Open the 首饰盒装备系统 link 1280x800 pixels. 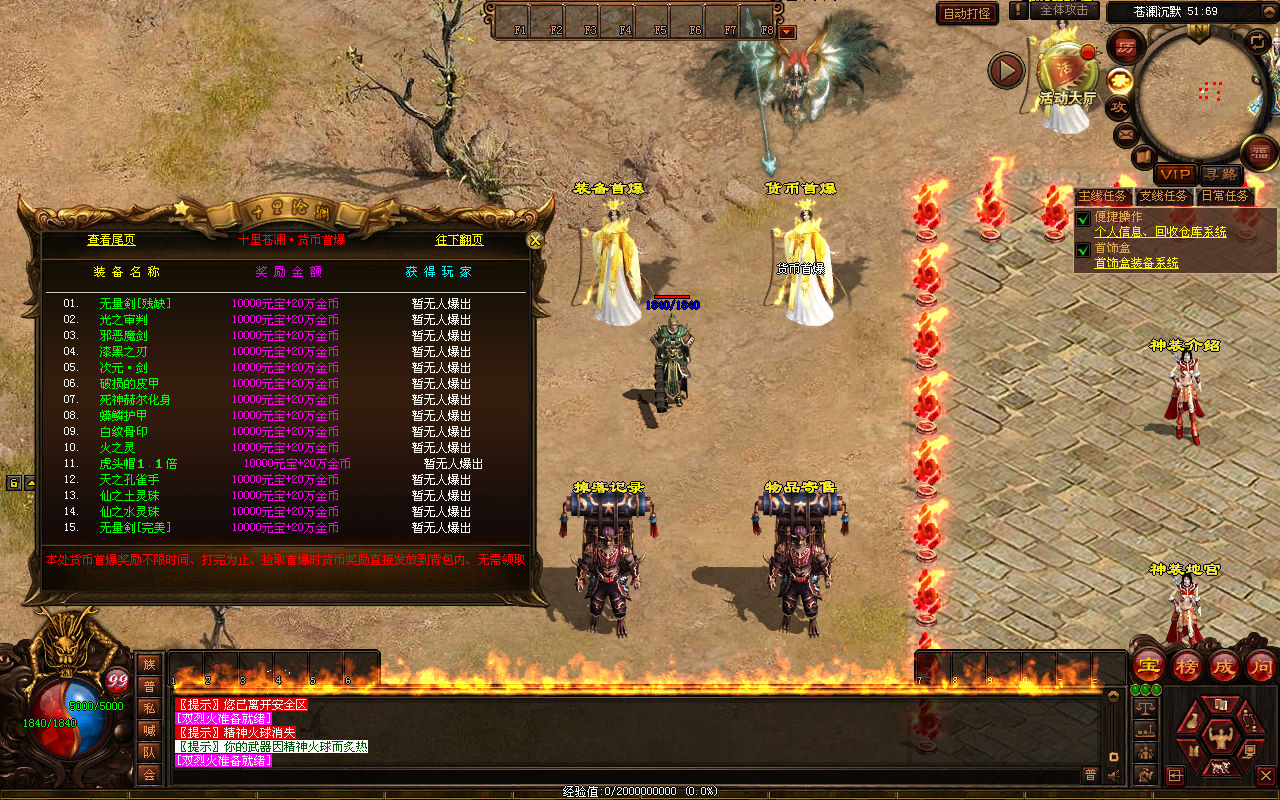tap(1136, 263)
